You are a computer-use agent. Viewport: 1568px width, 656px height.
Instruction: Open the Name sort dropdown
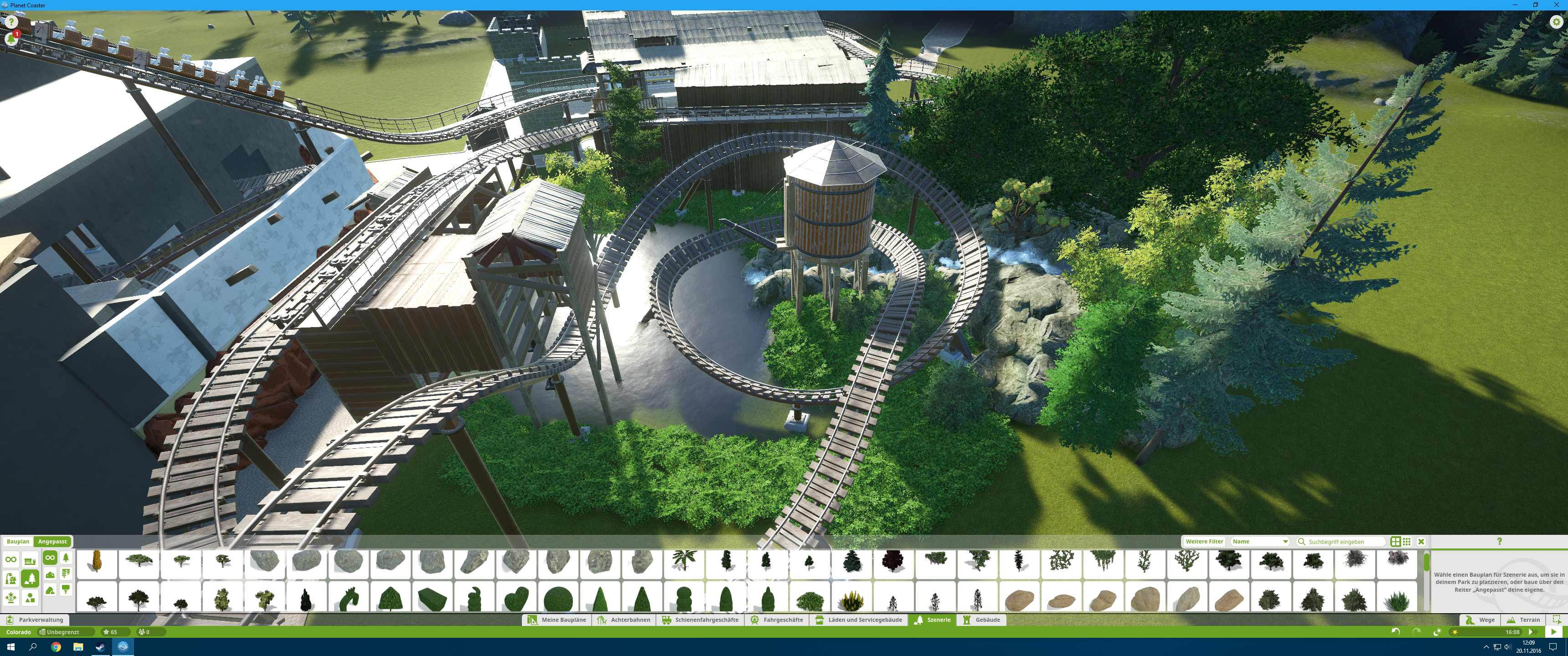coord(1260,541)
